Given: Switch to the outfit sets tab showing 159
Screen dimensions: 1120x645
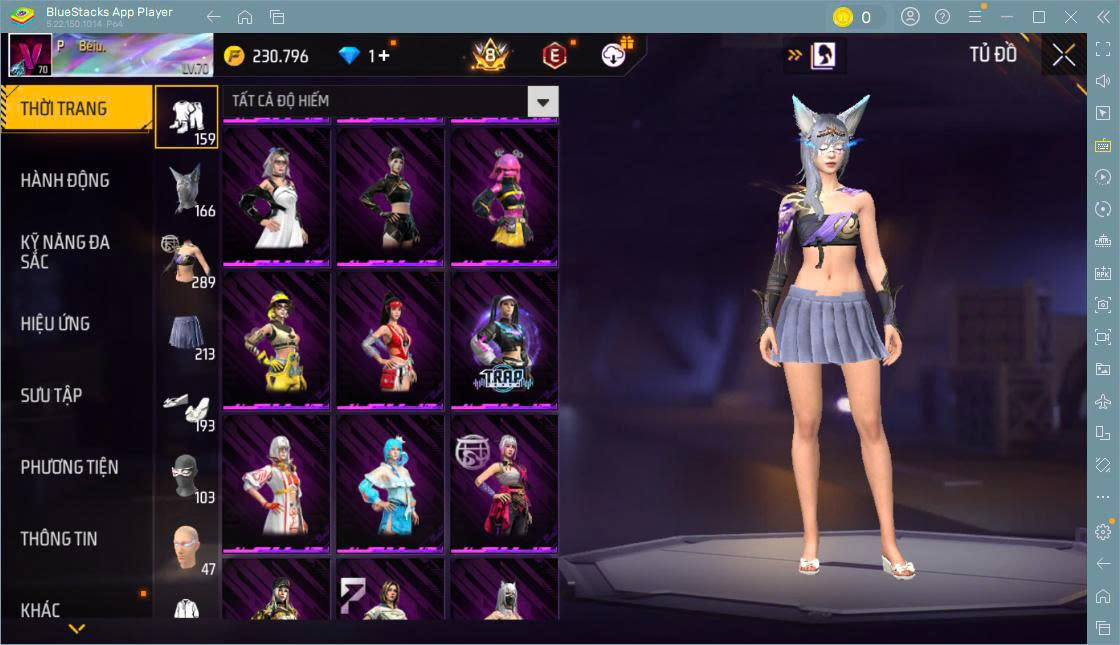Looking at the screenshot, I should 187,117.
